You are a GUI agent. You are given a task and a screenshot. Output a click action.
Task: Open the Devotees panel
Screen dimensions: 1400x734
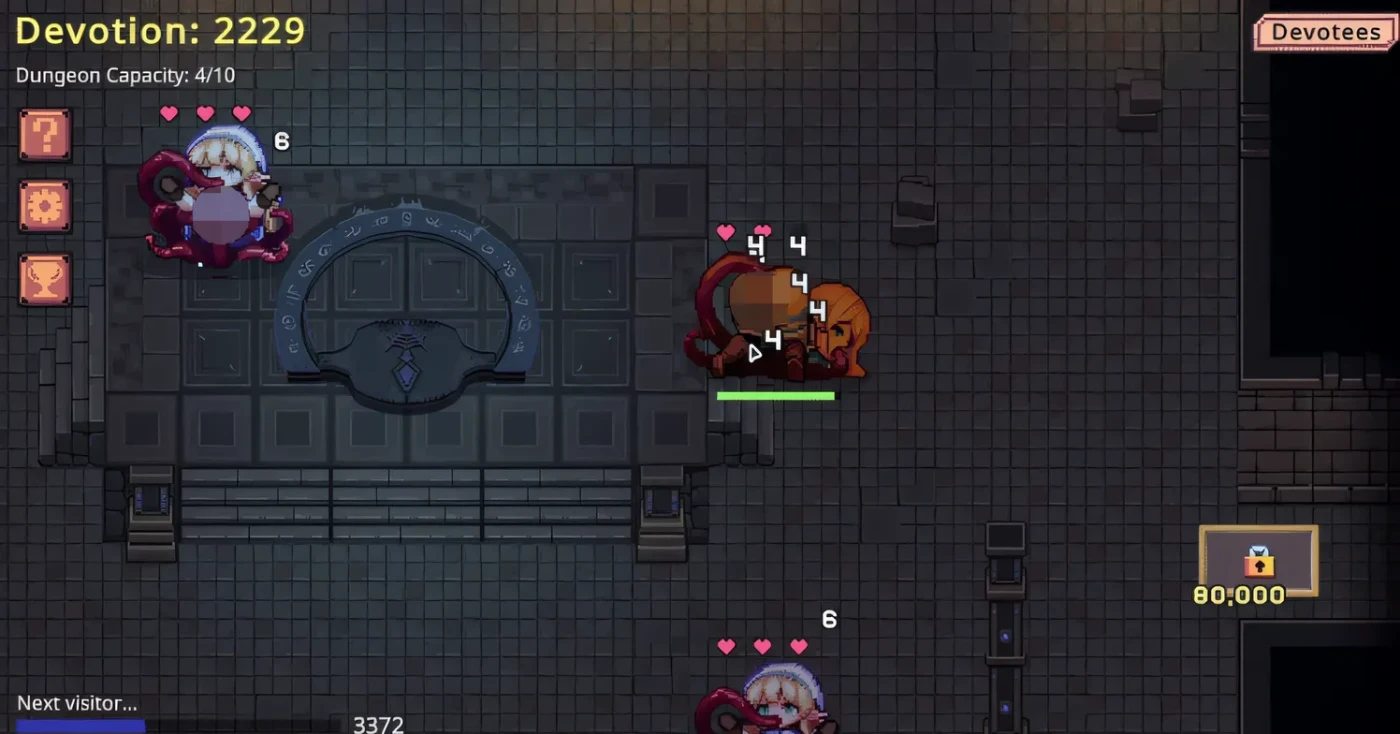pyautogui.click(x=1325, y=31)
